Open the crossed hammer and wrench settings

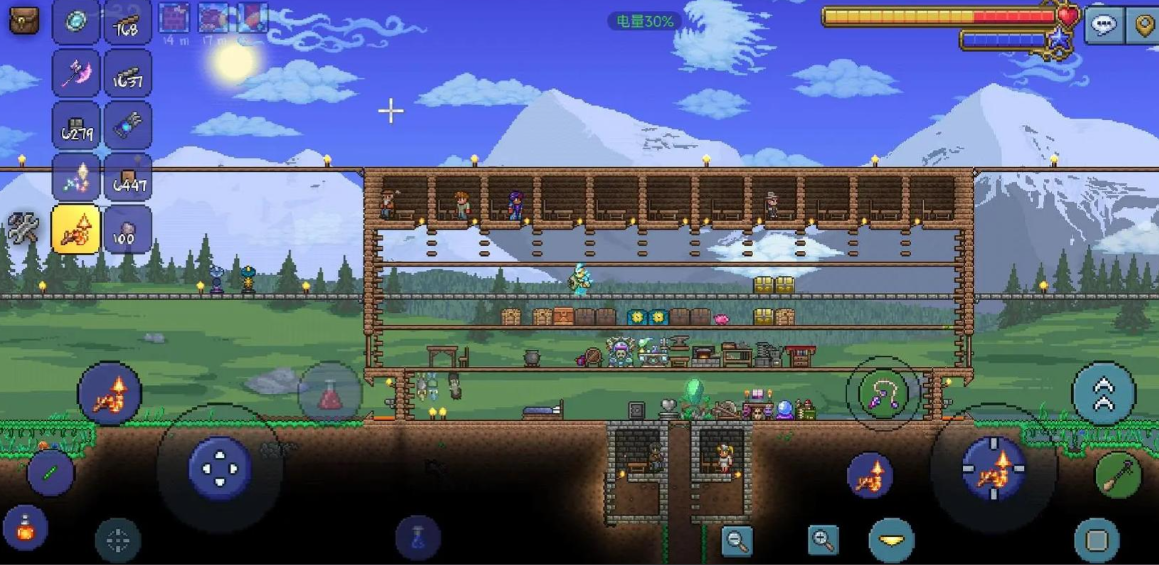23,229
